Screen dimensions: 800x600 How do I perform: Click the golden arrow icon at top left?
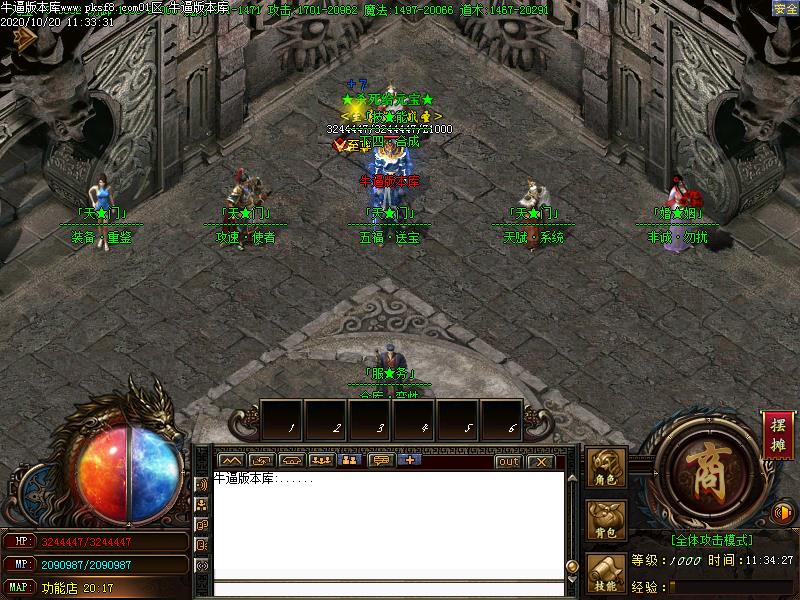point(22,37)
